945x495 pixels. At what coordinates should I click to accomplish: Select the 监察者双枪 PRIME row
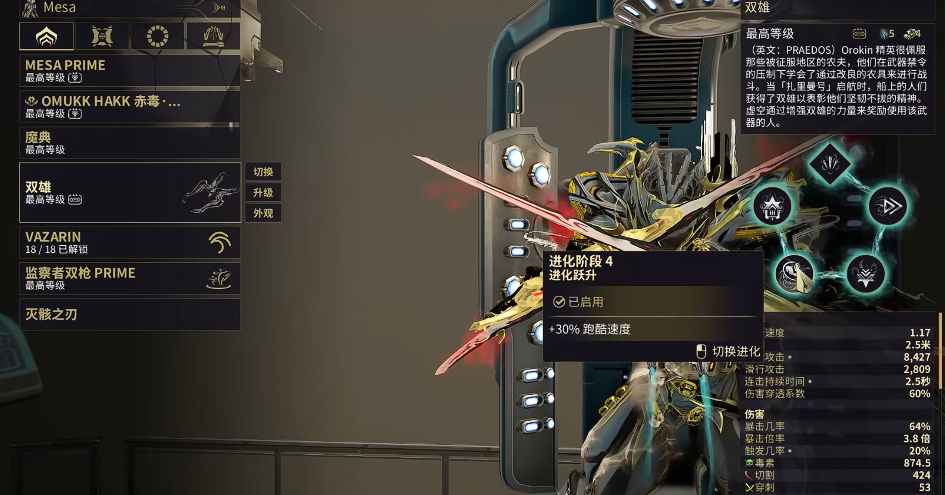point(130,278)
